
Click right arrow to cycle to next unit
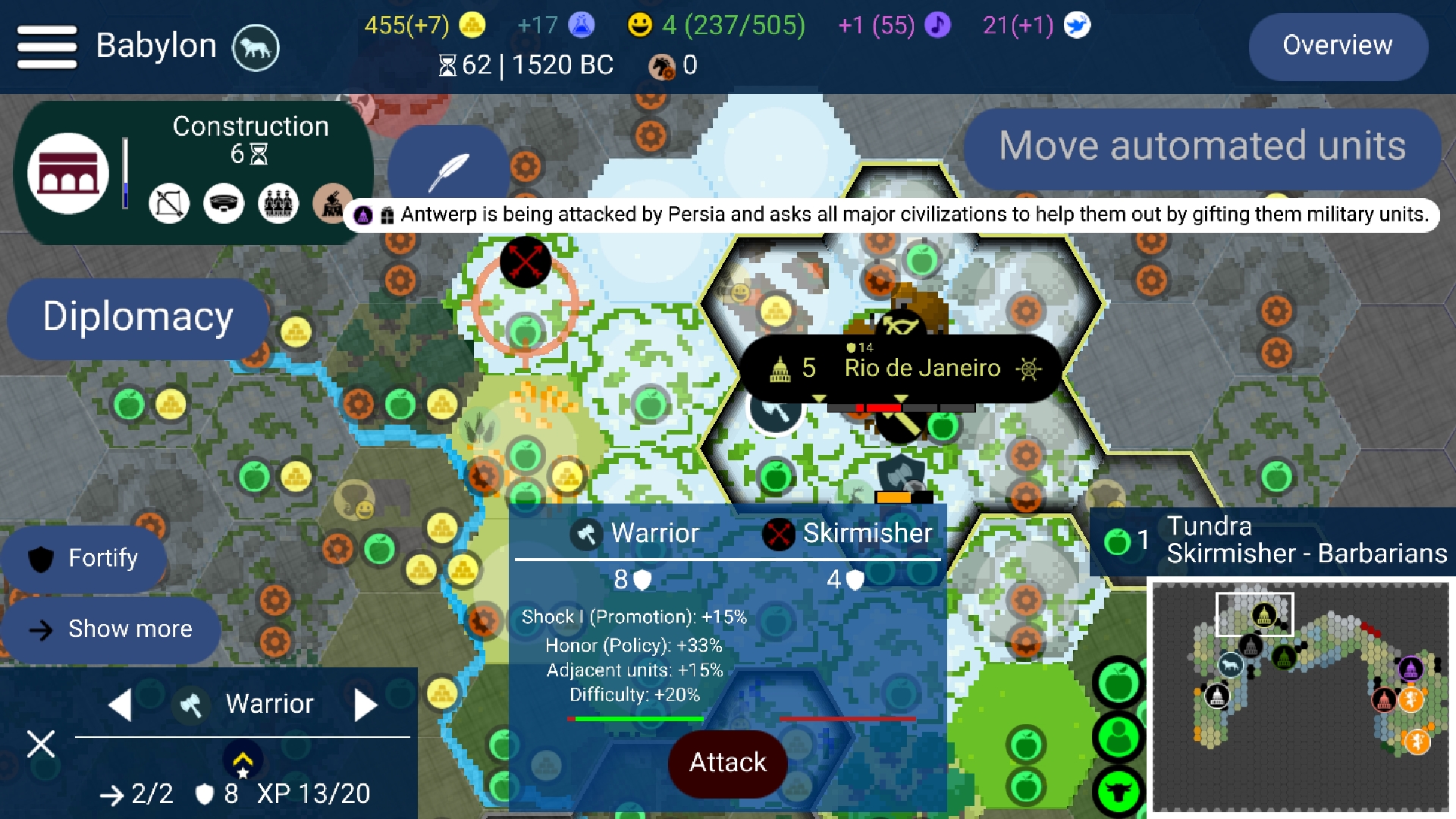click(x=366, y=704)
